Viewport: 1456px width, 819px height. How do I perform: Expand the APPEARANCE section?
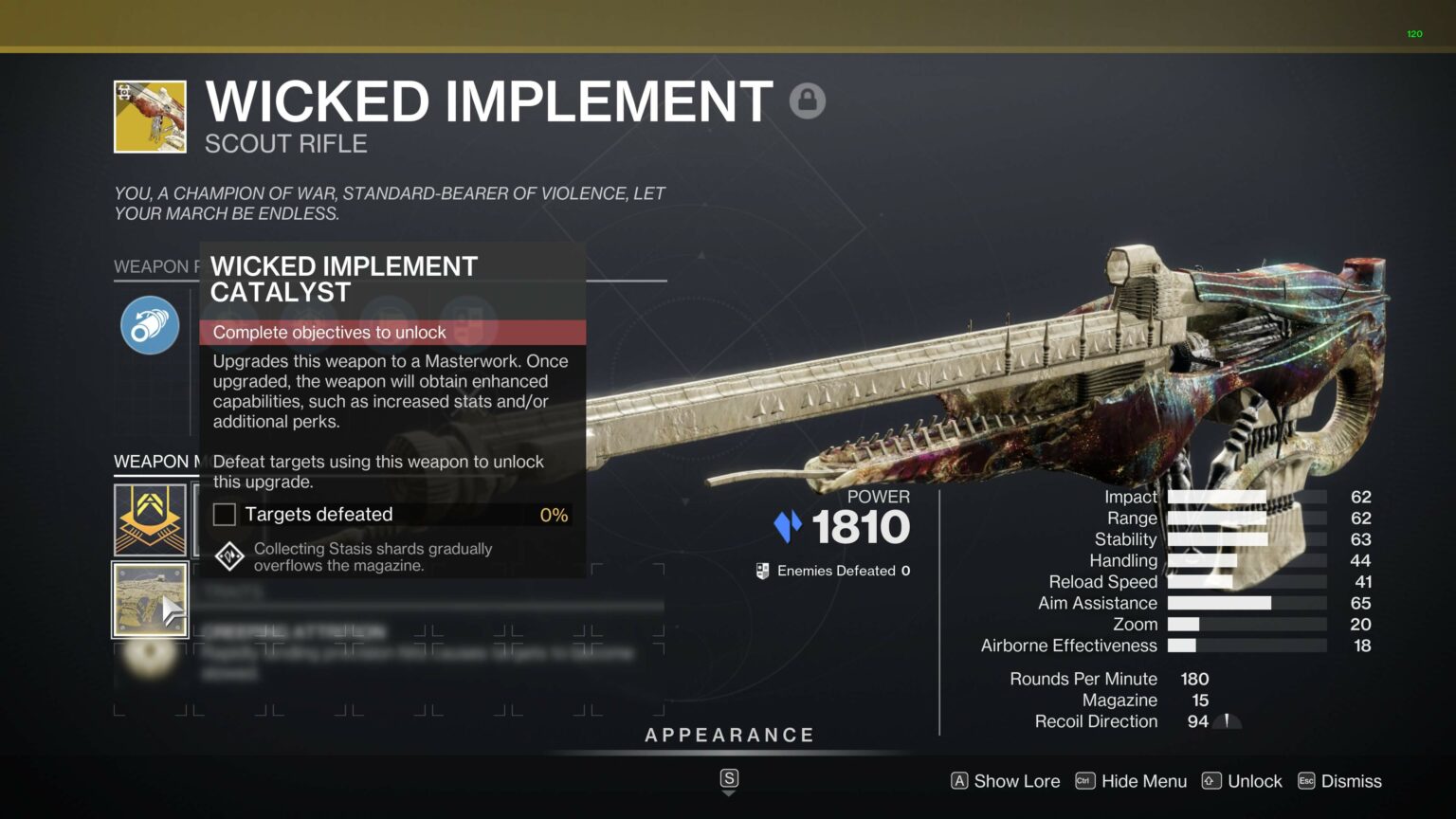click(730, 735)
